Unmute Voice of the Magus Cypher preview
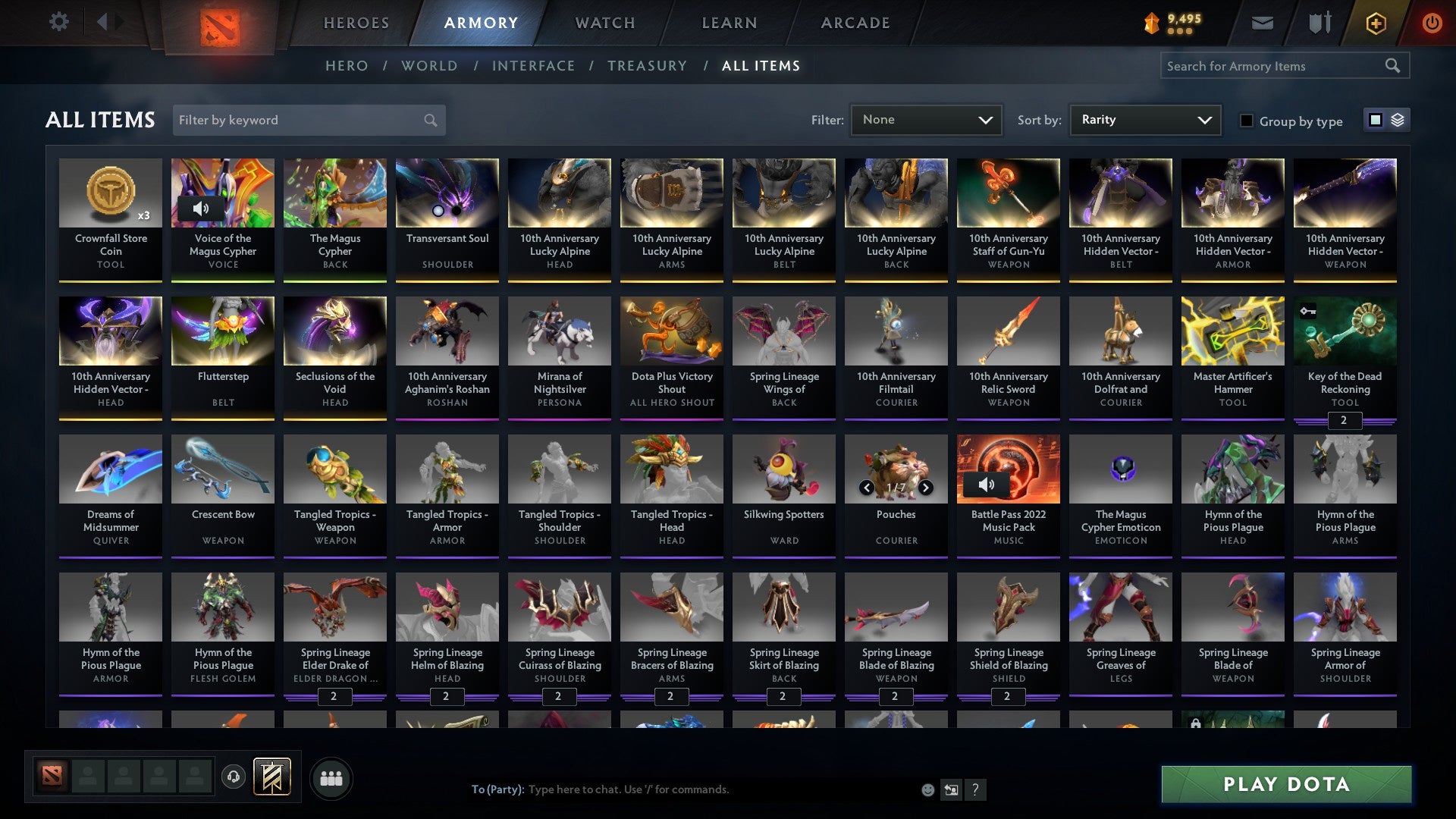Image resolution: width=1456 pixels, height=819 pixels. click(201, 209)
